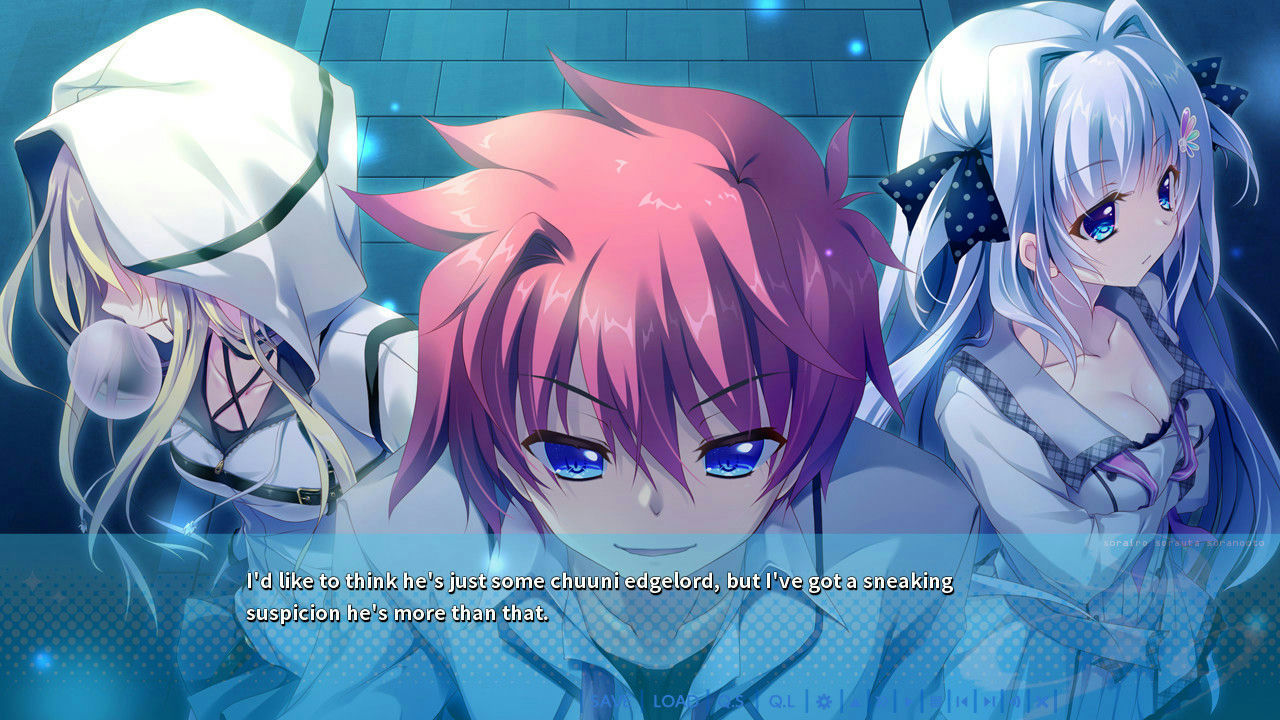Open the LOAD menu
The image size is (1280, 720).
pos(673,703)
